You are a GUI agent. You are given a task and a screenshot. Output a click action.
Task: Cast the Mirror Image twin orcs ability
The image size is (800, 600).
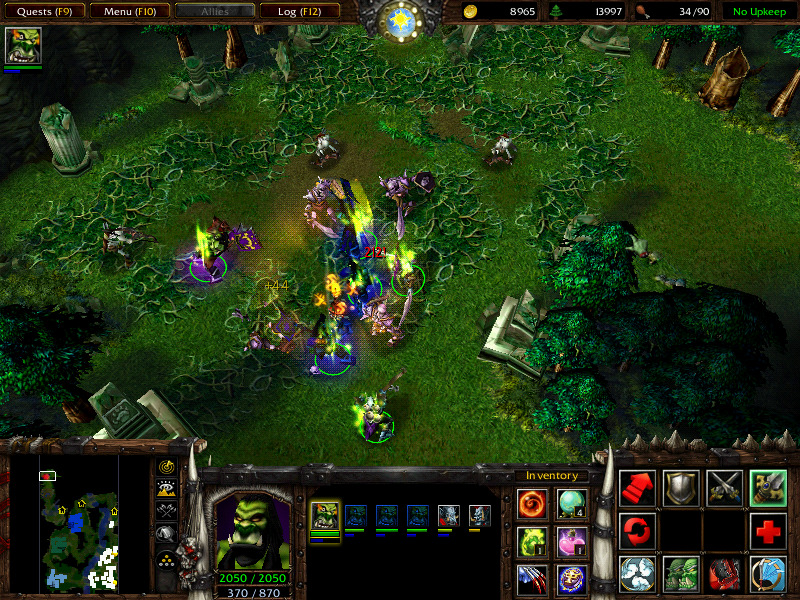point(681,573)
